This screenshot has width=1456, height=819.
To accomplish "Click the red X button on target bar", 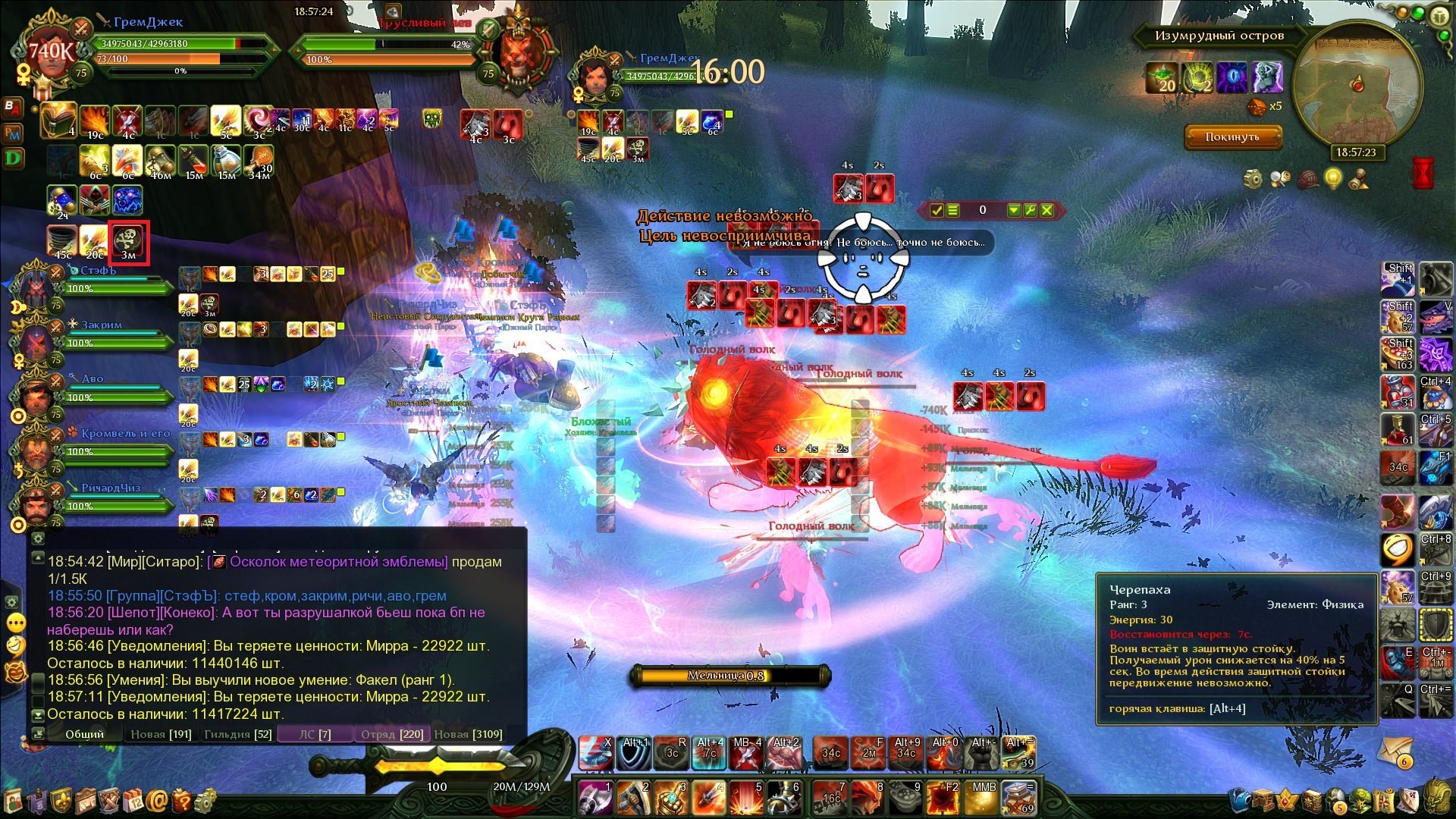I will coord(1046,210).
